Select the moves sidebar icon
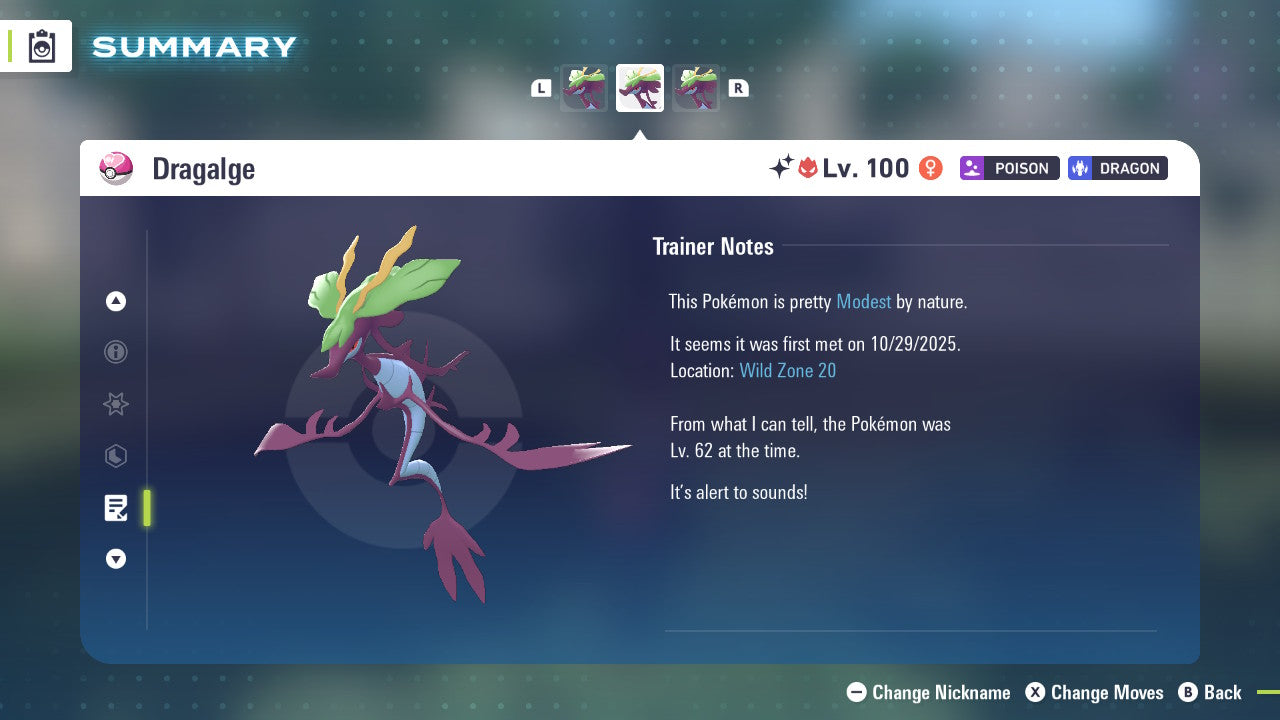Viewport: 1280px width, 720px height. (116, 456)
